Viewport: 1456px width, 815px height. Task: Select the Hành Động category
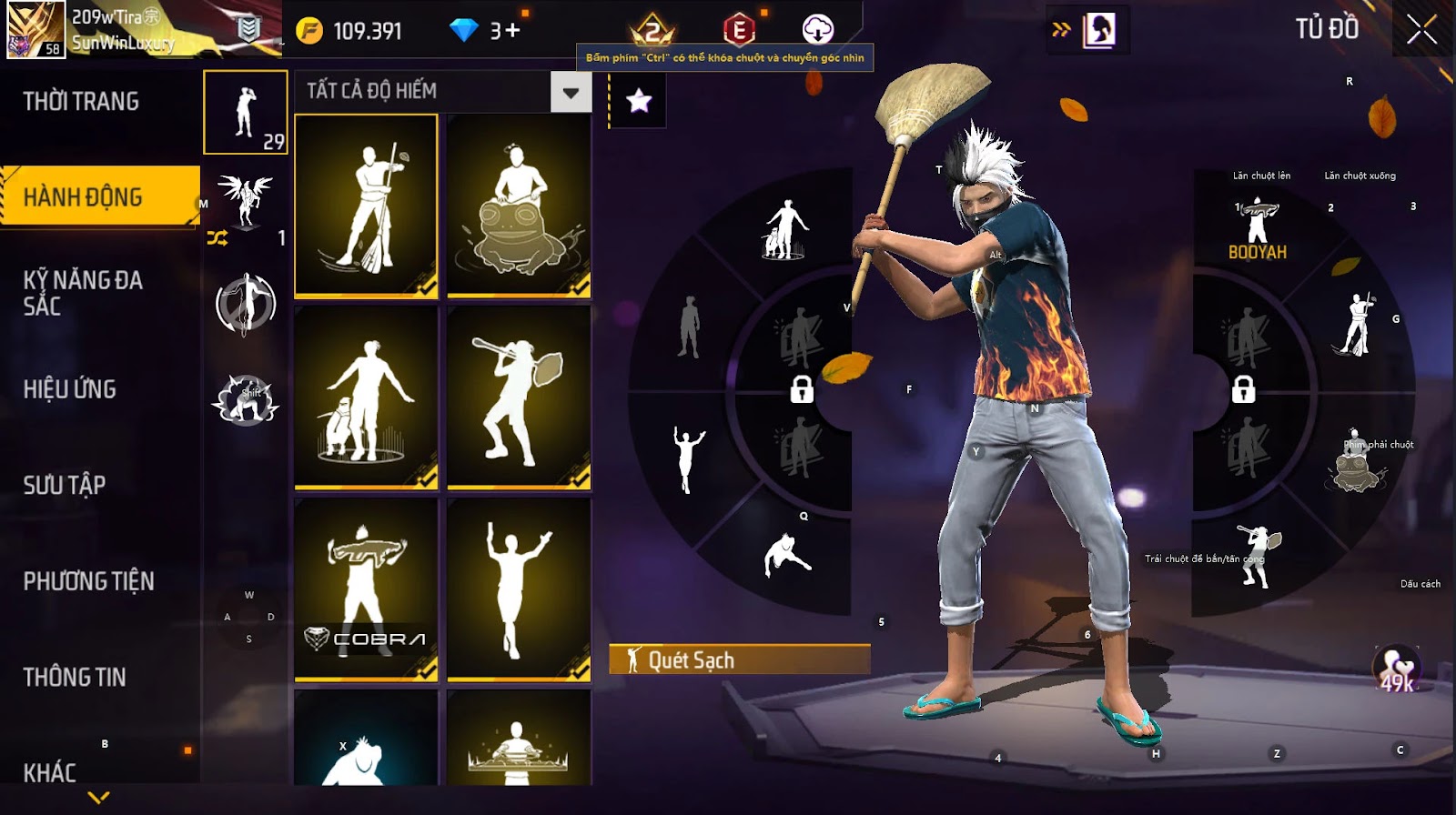coord(83,196)
